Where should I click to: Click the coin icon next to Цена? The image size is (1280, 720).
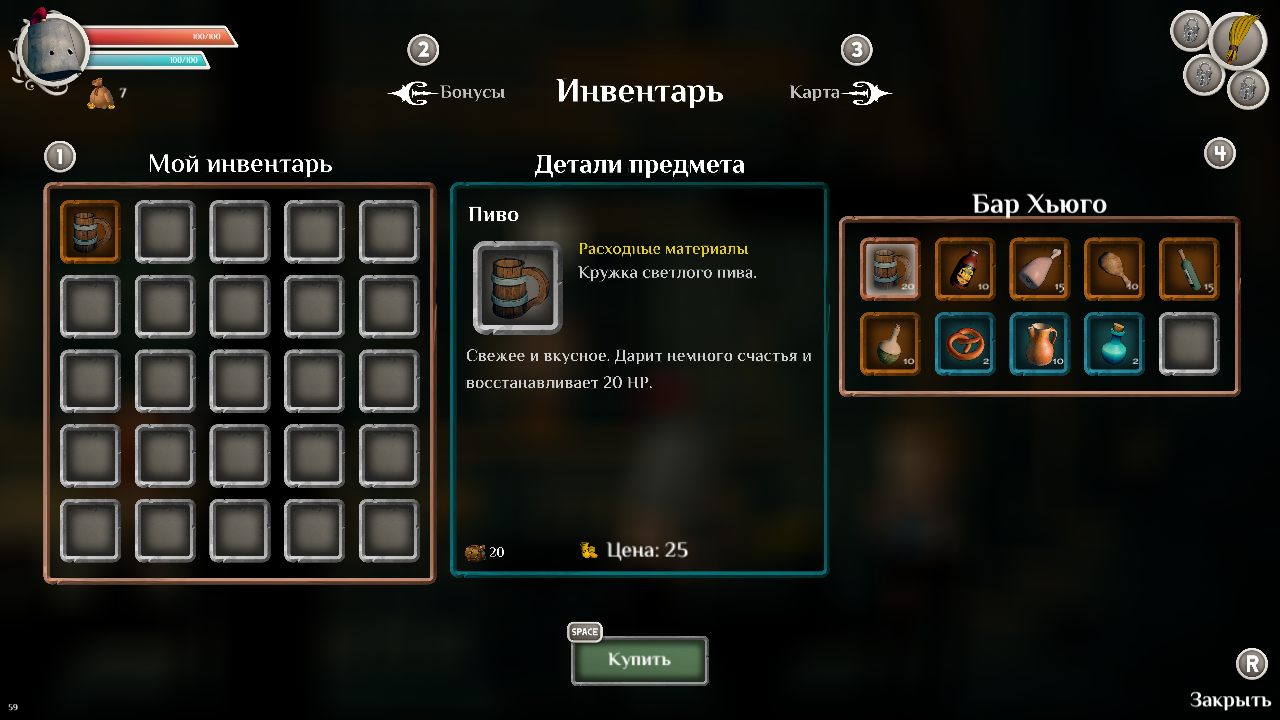tap(588, 549)
